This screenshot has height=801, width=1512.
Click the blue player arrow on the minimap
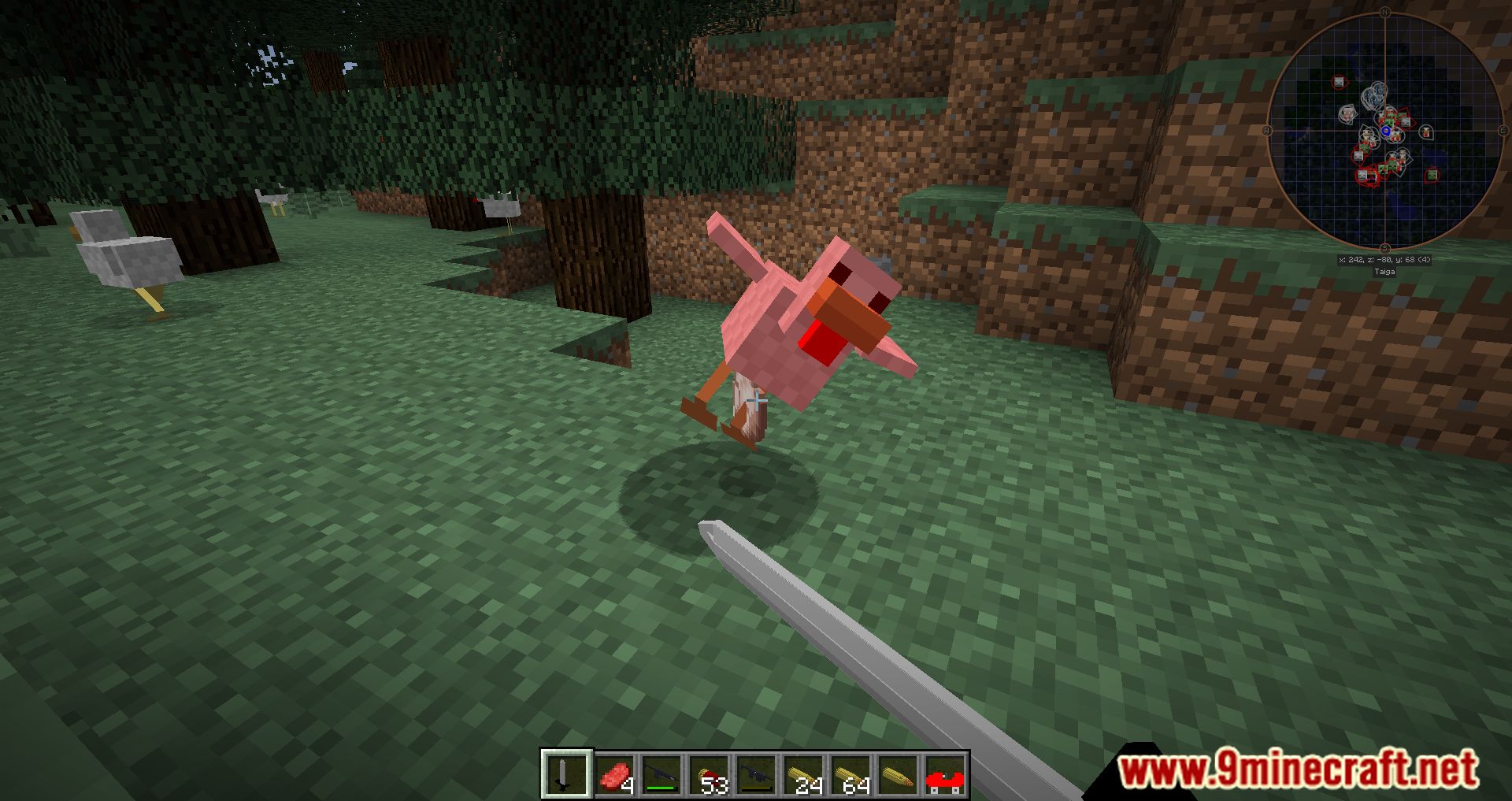tap(1386, 131)
